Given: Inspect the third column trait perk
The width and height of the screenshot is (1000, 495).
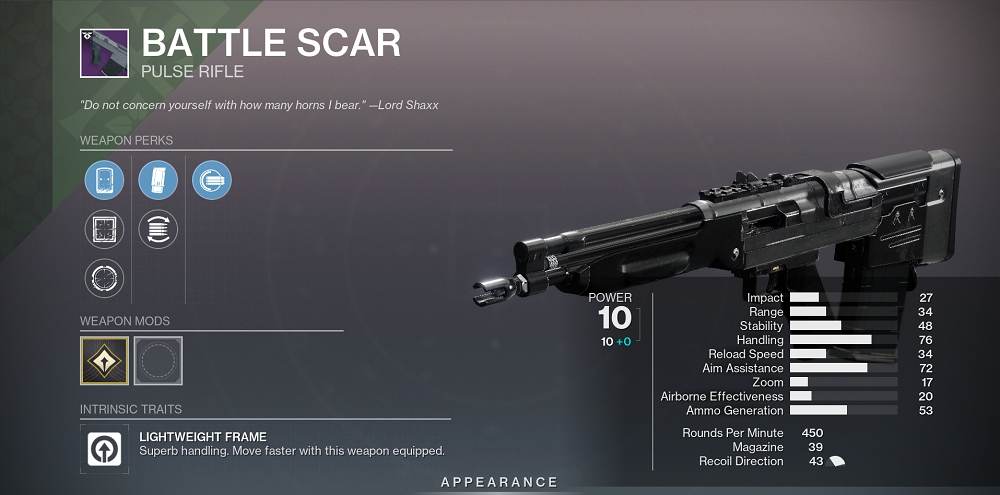Looking at the screenshot, I should (212, 181).
